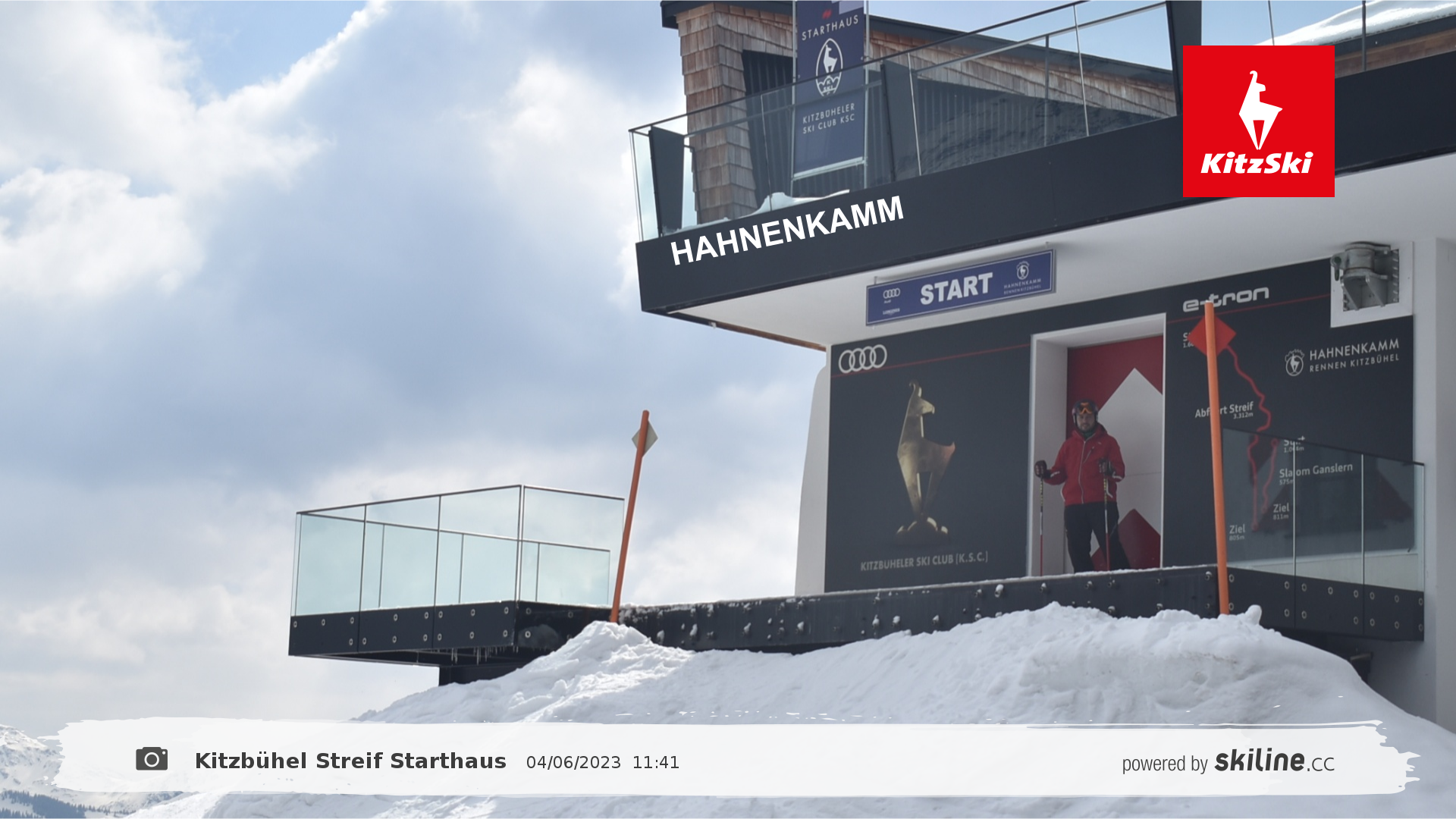Image resolution: width=1456 pixels, height=819 pixels.
Task: Click the red KitzSki logo badge
Action: pyautogui.click(x=1258, y=121)
